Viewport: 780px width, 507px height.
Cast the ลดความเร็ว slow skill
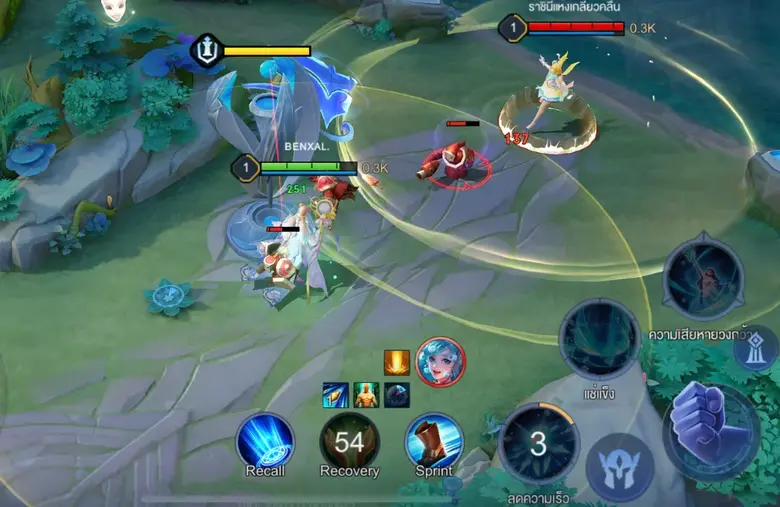(x=538, y=445)
